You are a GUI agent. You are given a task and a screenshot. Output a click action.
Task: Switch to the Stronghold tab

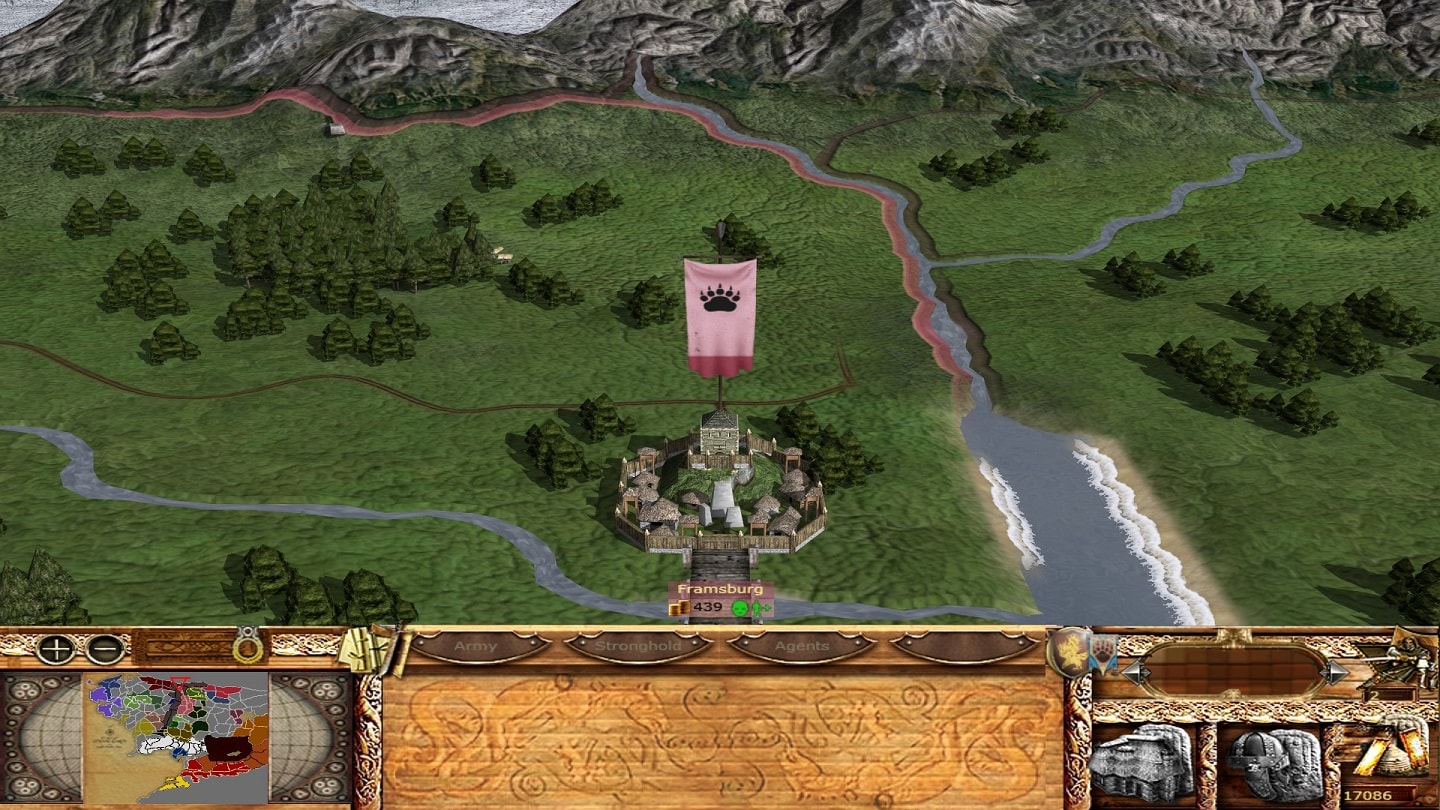(638, 646)
